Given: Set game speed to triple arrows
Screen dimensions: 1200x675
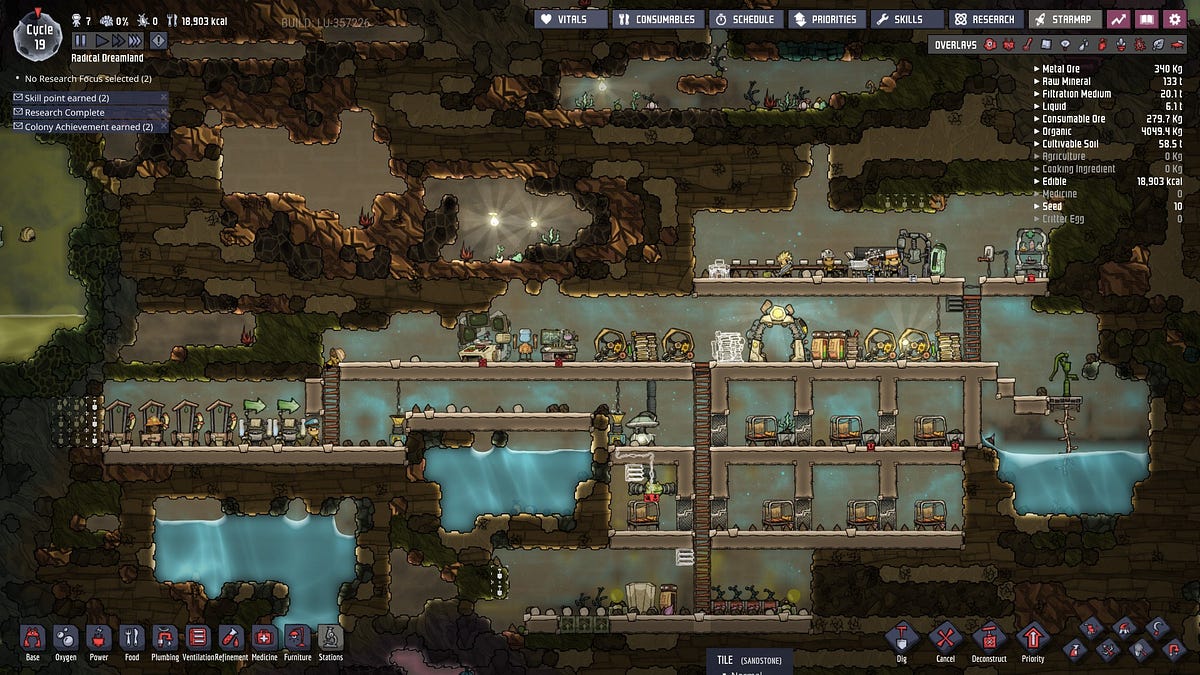Looking at the screenshot, I should point(135,41).
